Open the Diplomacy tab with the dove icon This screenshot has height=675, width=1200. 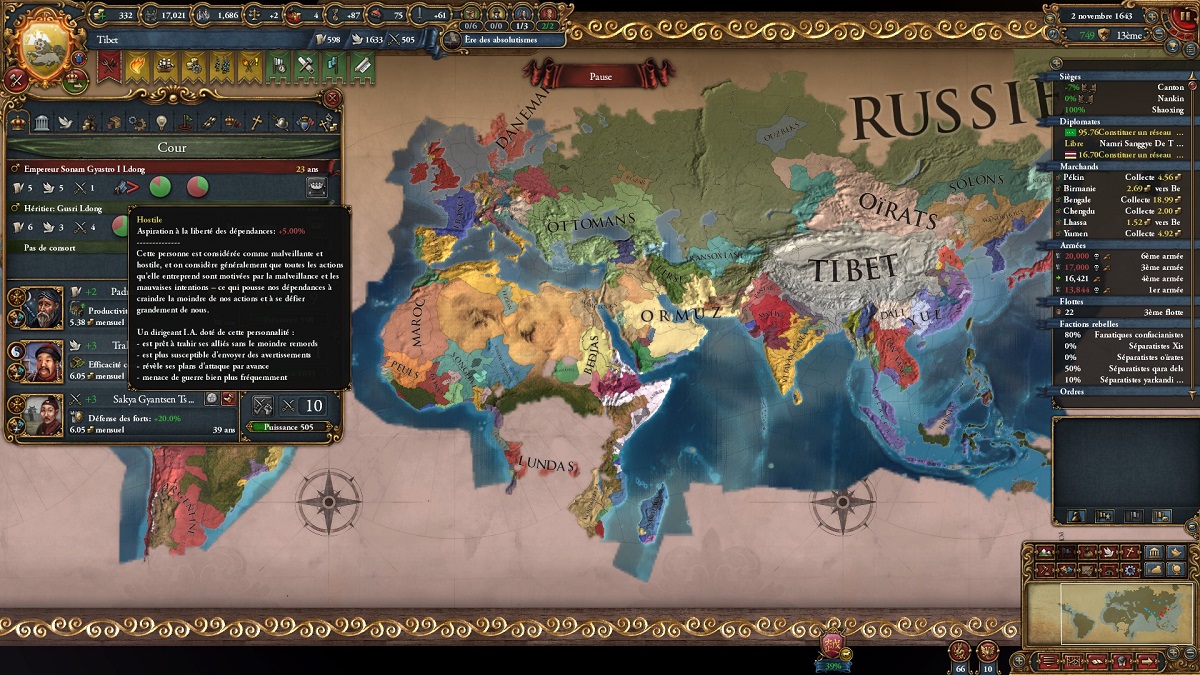pos(66,123)
